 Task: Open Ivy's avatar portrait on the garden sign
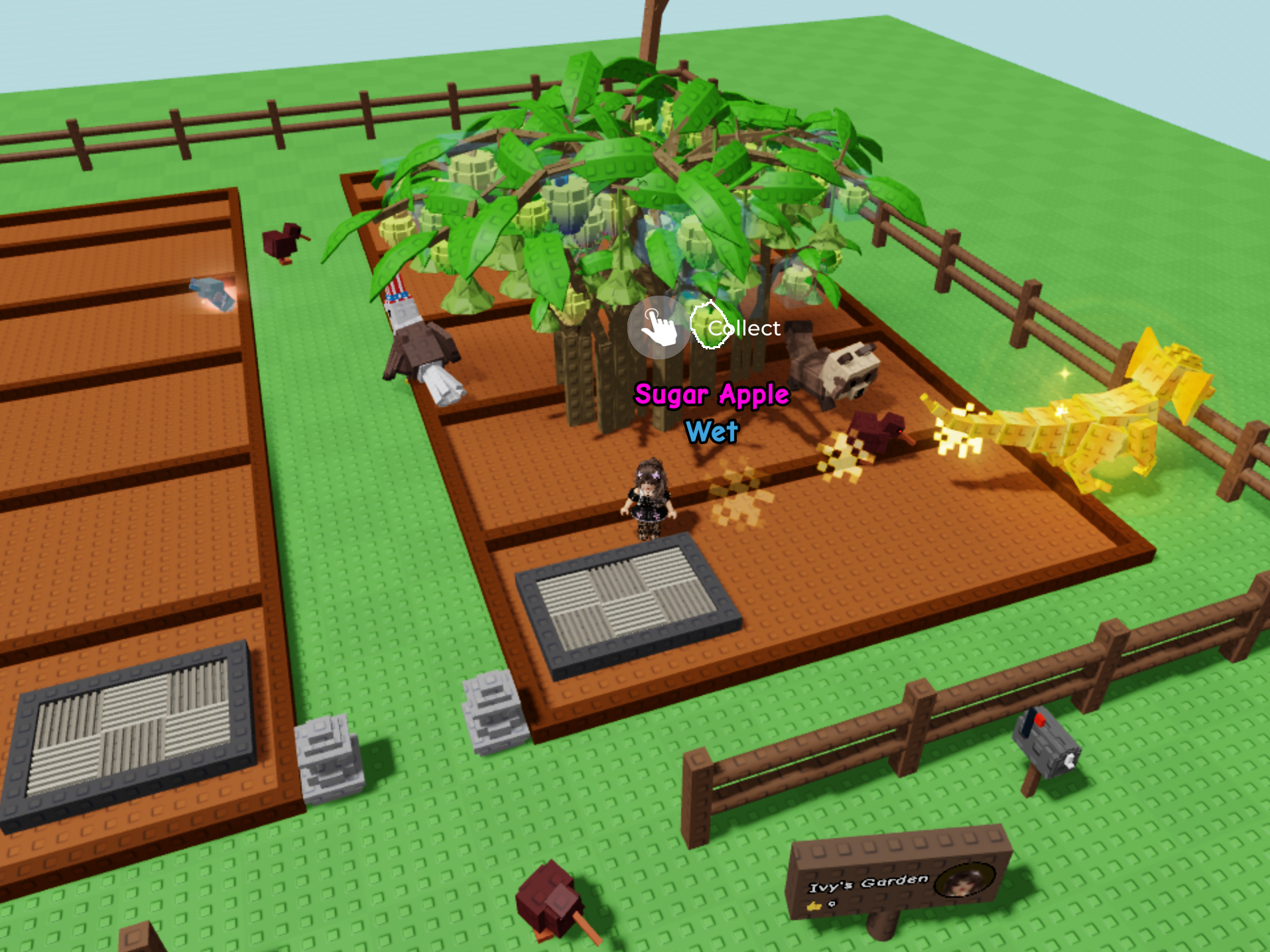coord(964,879)
